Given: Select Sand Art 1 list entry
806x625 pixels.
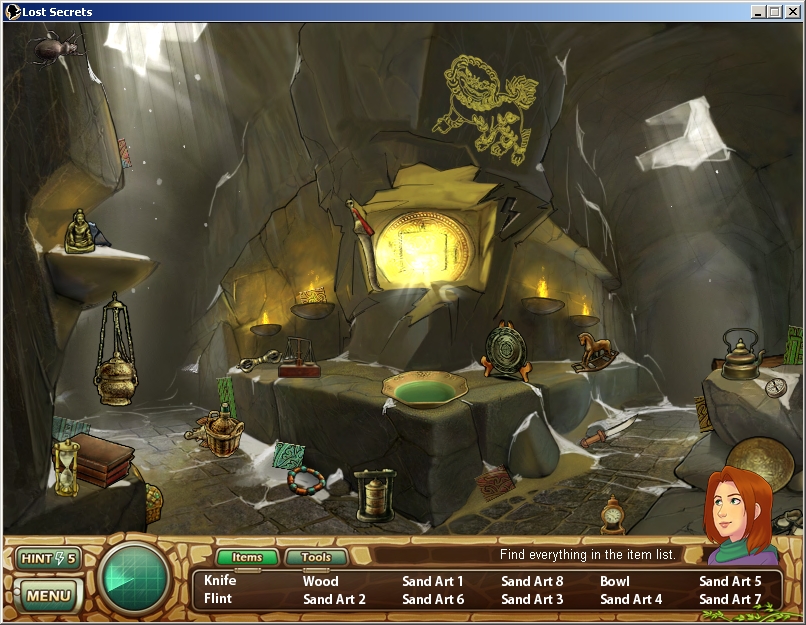Looking at the screenshot, I should click(433, 581).
